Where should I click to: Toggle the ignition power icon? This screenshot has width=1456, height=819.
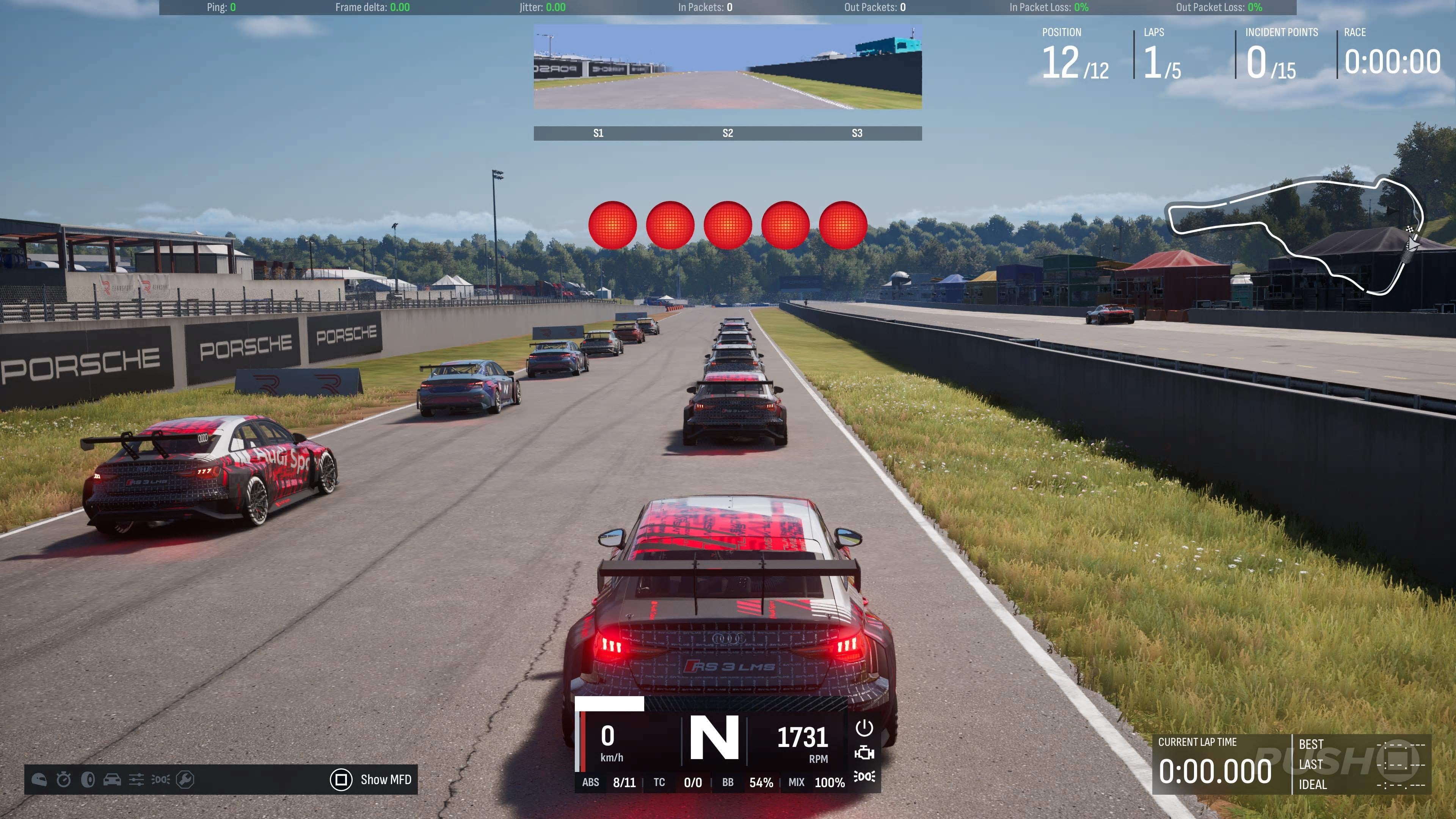(x=864, y=728)
